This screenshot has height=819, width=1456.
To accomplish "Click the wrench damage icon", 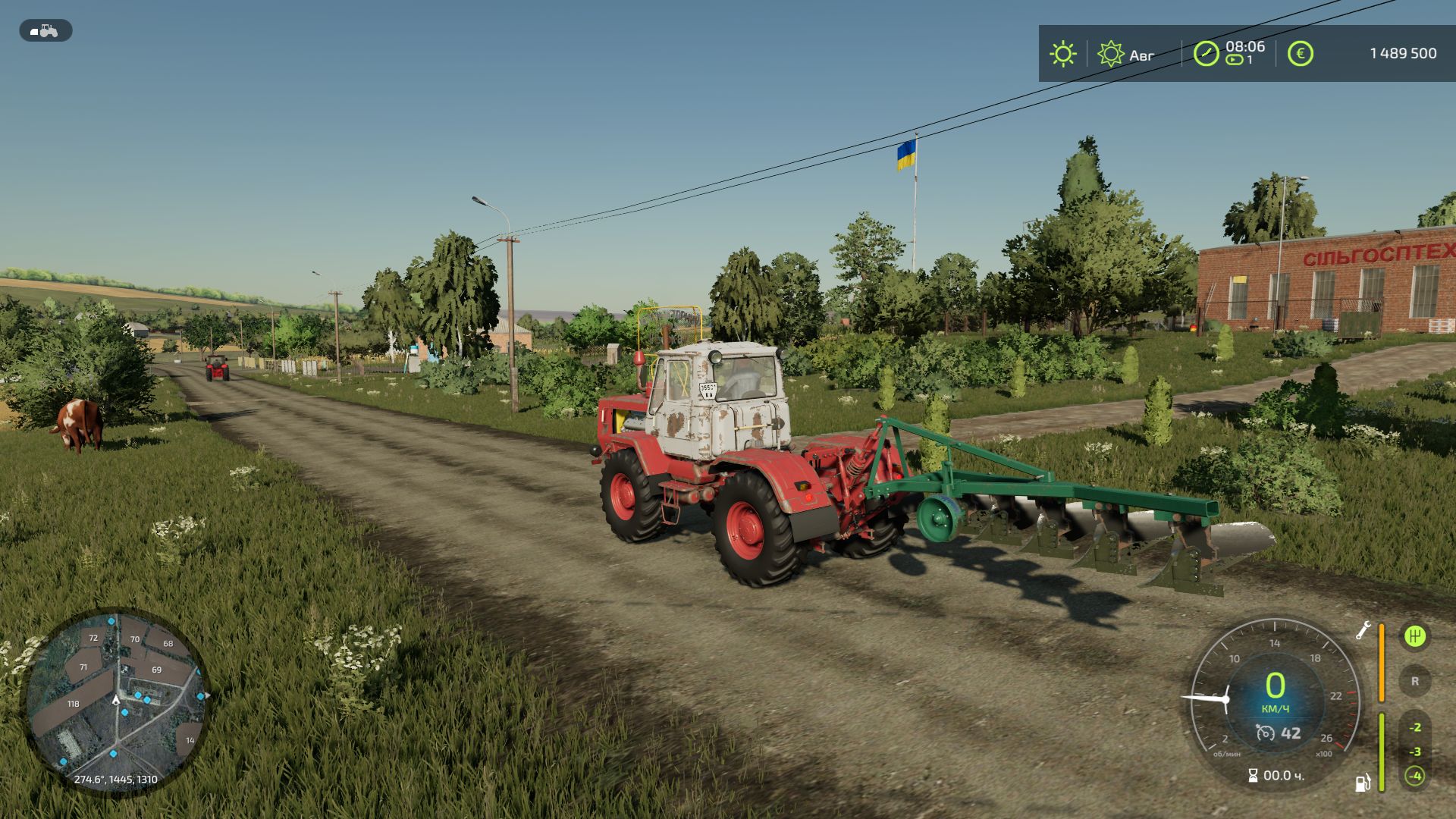I will coord(1363,630).
